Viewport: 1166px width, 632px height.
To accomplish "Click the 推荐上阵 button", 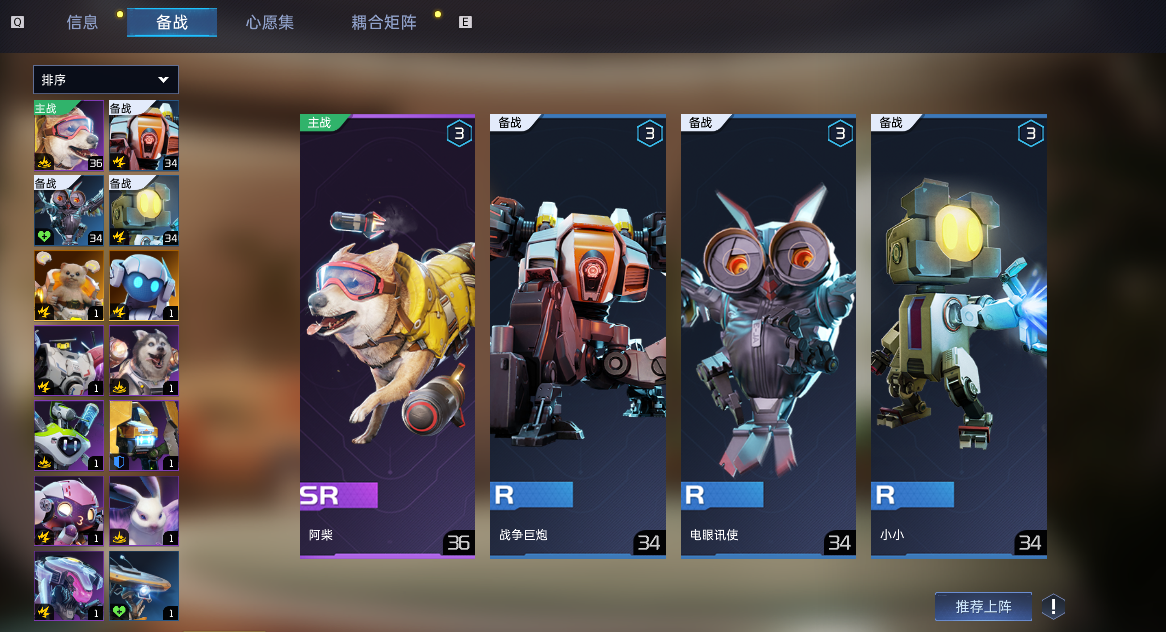I will click(x=983, y=606).
